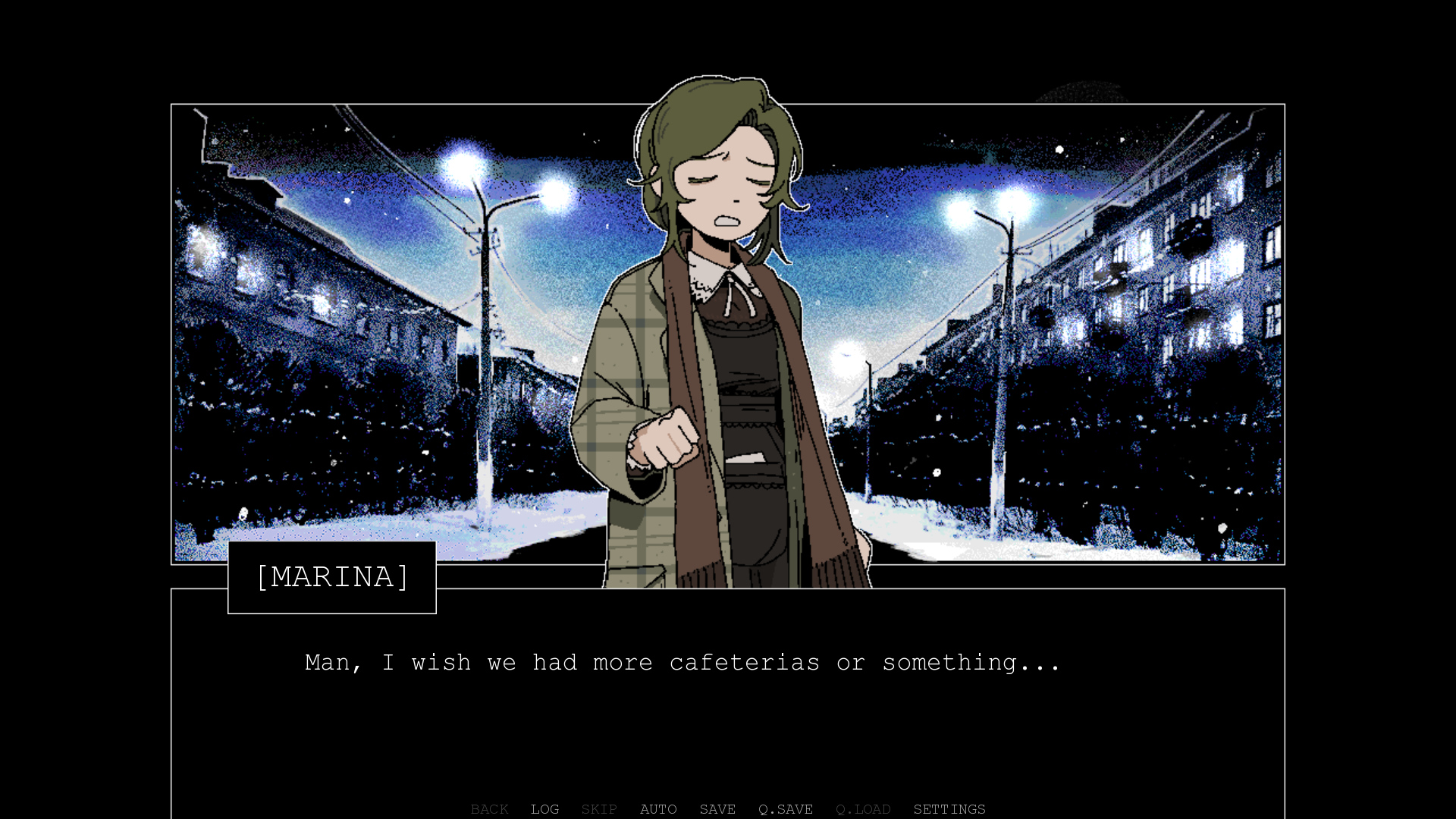
Task: Open the dialogue LOG
Action: click(544, 809)
